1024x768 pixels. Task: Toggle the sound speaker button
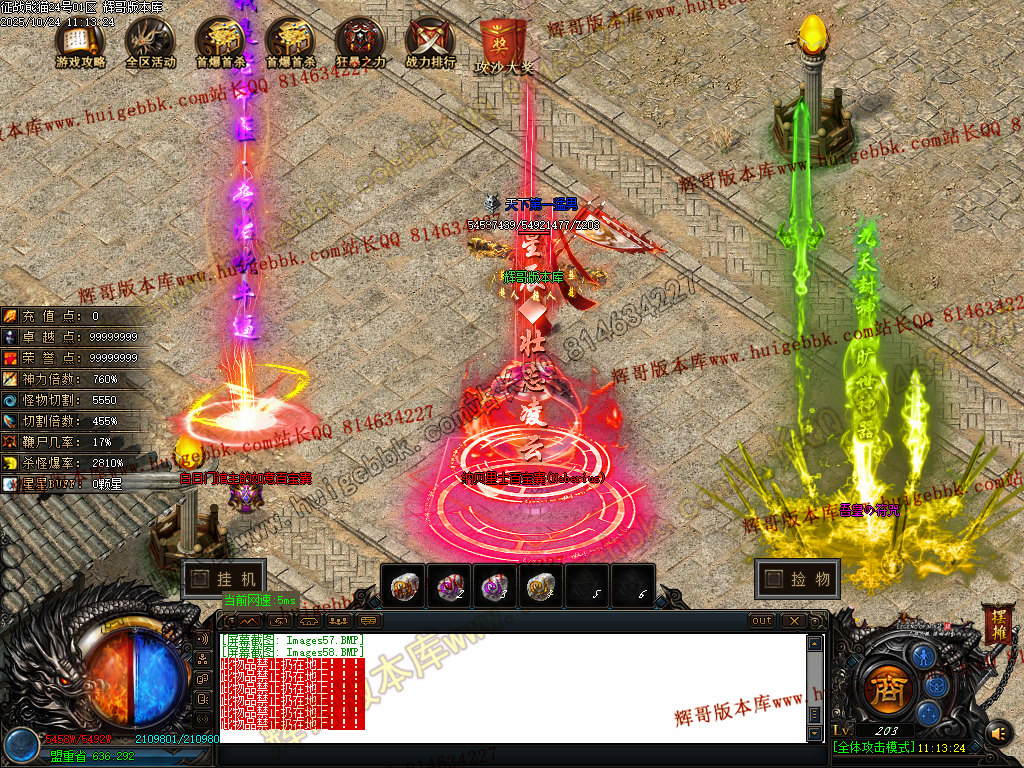point(998,735)
